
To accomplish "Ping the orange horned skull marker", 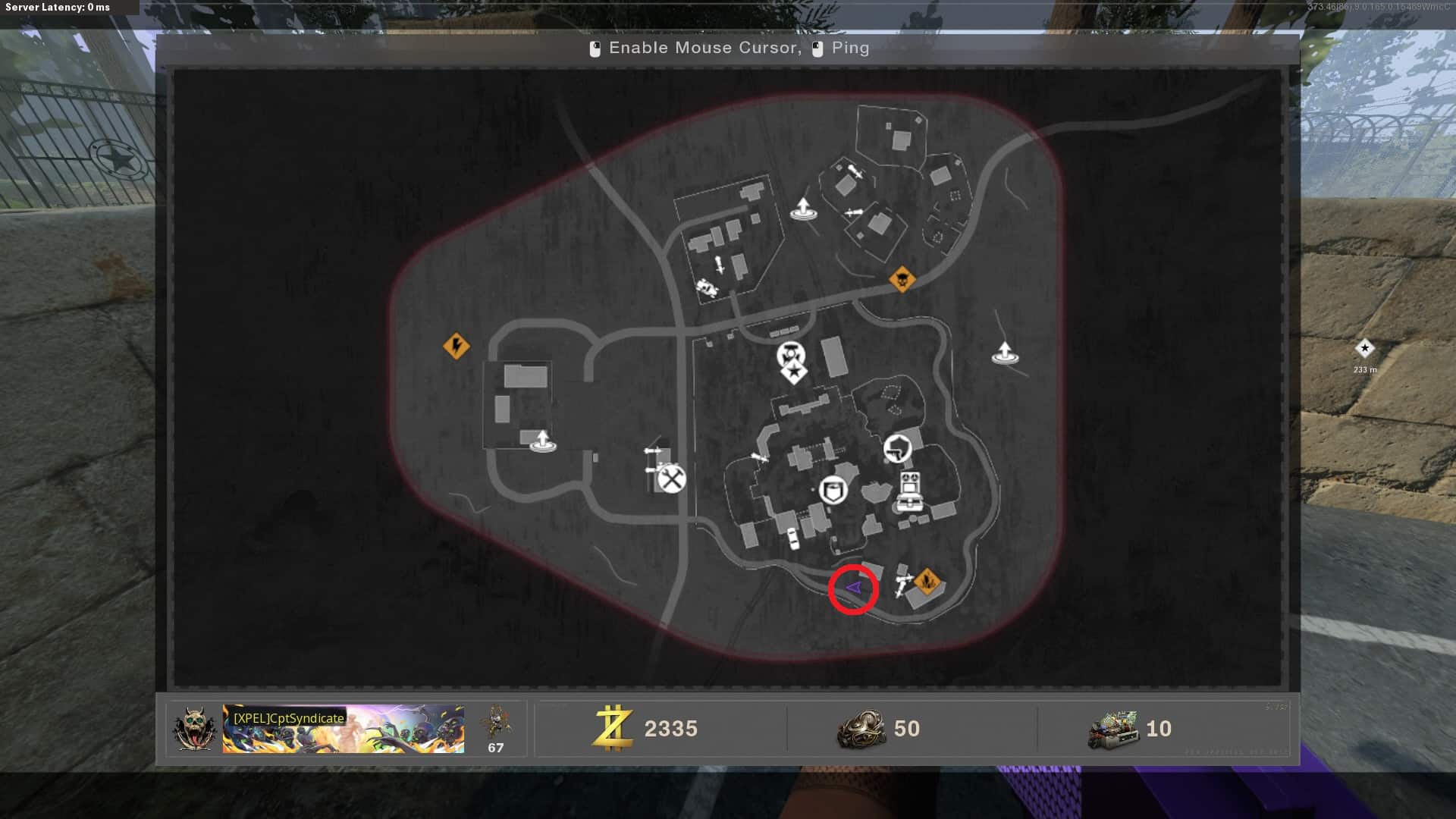I will (x=902, y=280).
